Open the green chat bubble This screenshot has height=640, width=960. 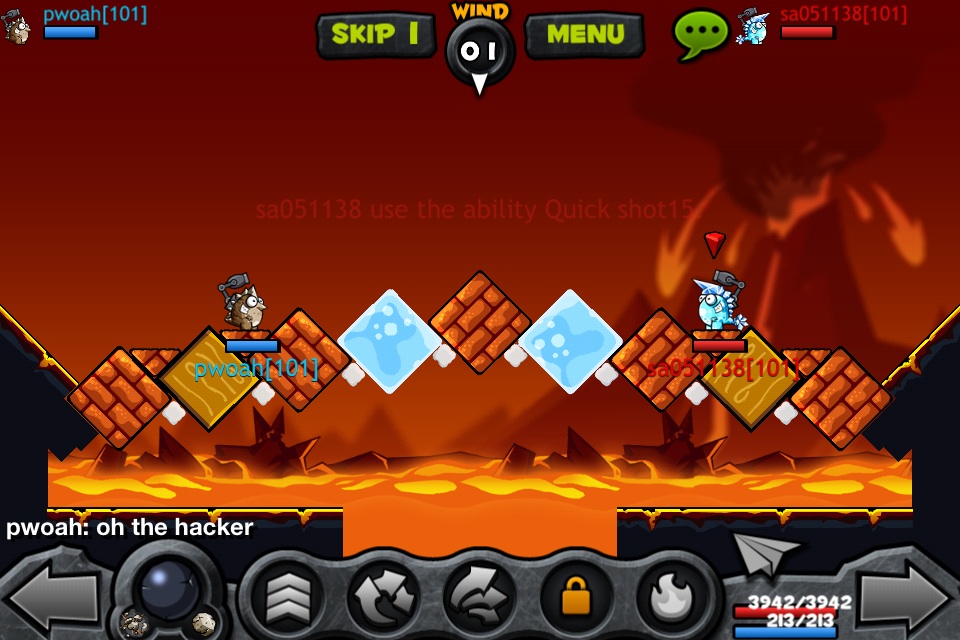pyautogui.click(x=700, y=32)
